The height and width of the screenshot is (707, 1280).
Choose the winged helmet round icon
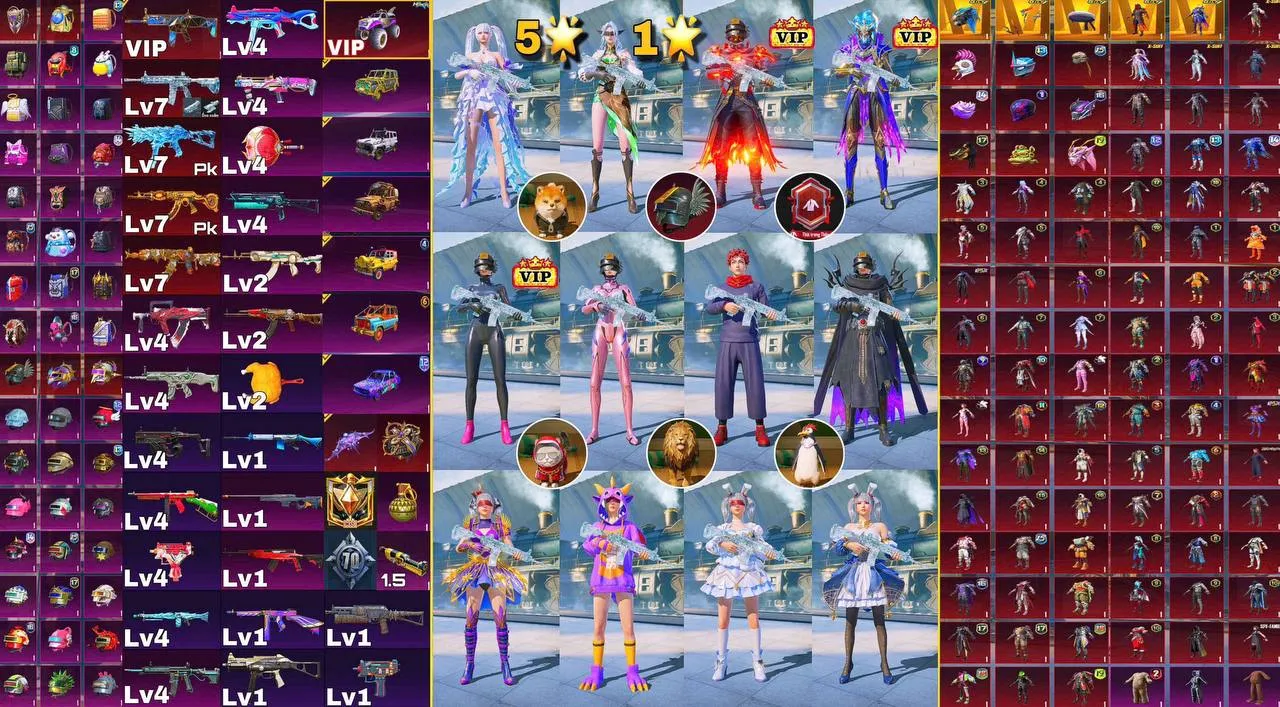point(680,206)
